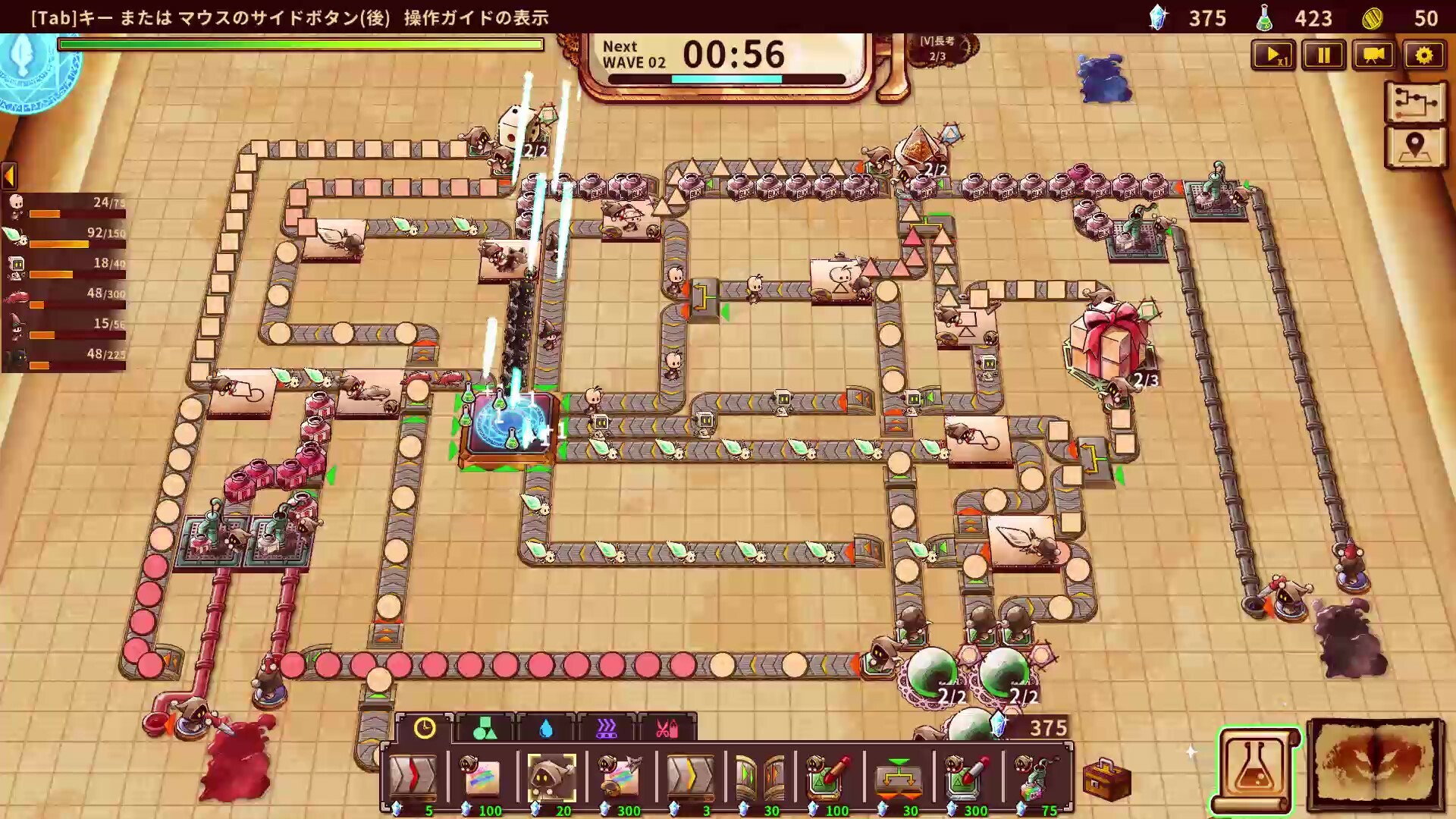Viewport: 1456px width, 819px height.
Task: Enable the camera view mode
Action: coord(1374,55)
